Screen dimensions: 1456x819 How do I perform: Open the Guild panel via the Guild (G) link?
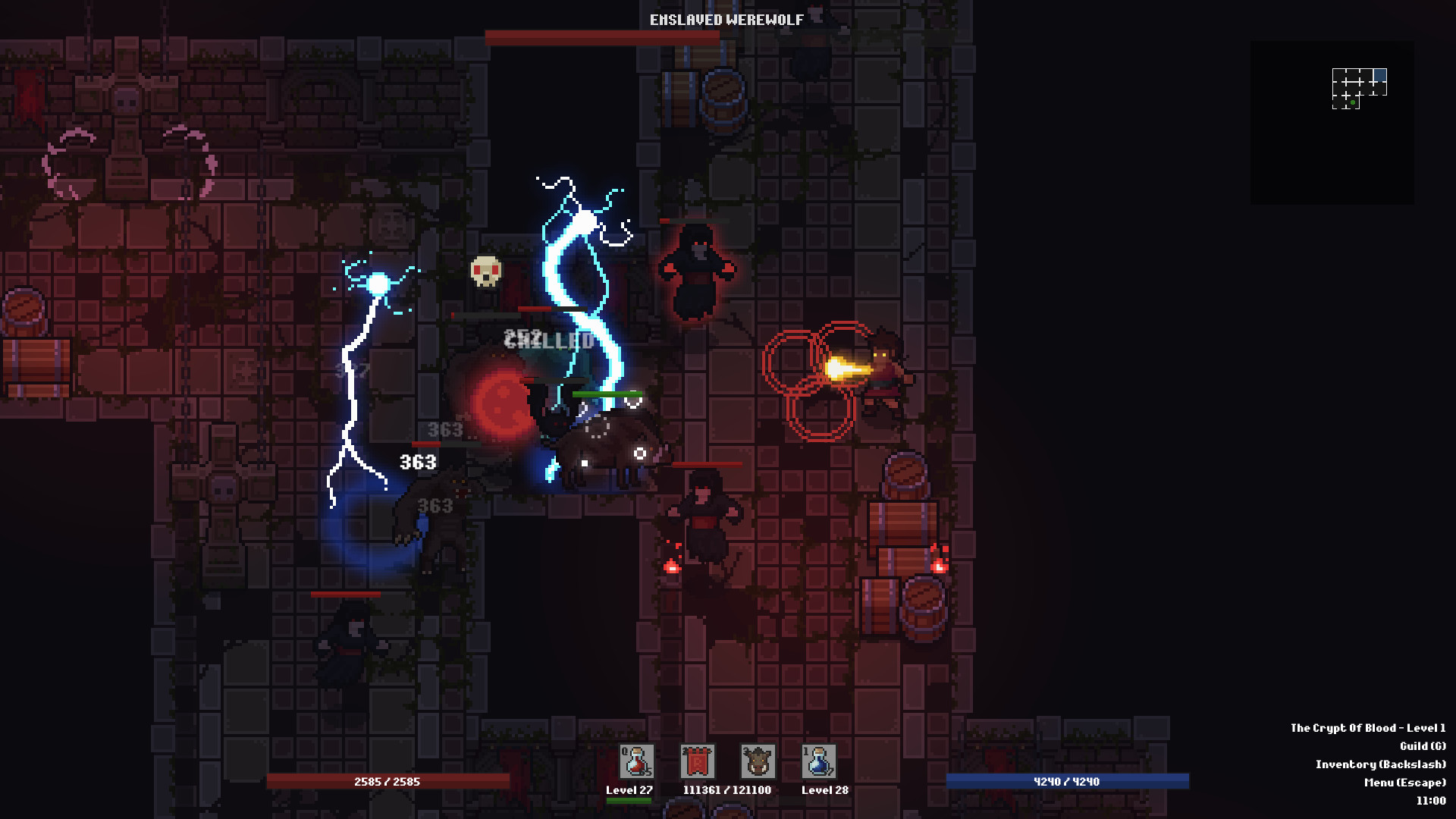point(1422,745)
